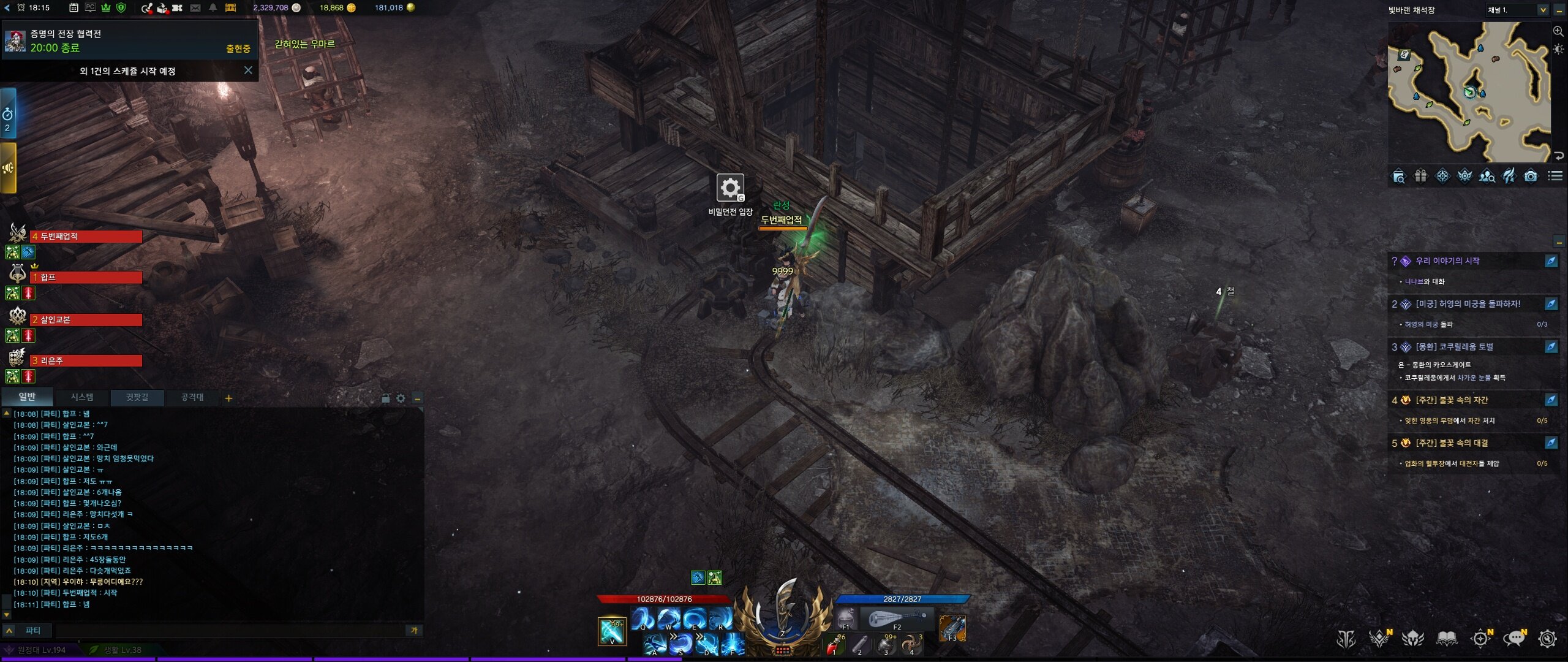Select party member 리은주 frame

pos(86,361)
